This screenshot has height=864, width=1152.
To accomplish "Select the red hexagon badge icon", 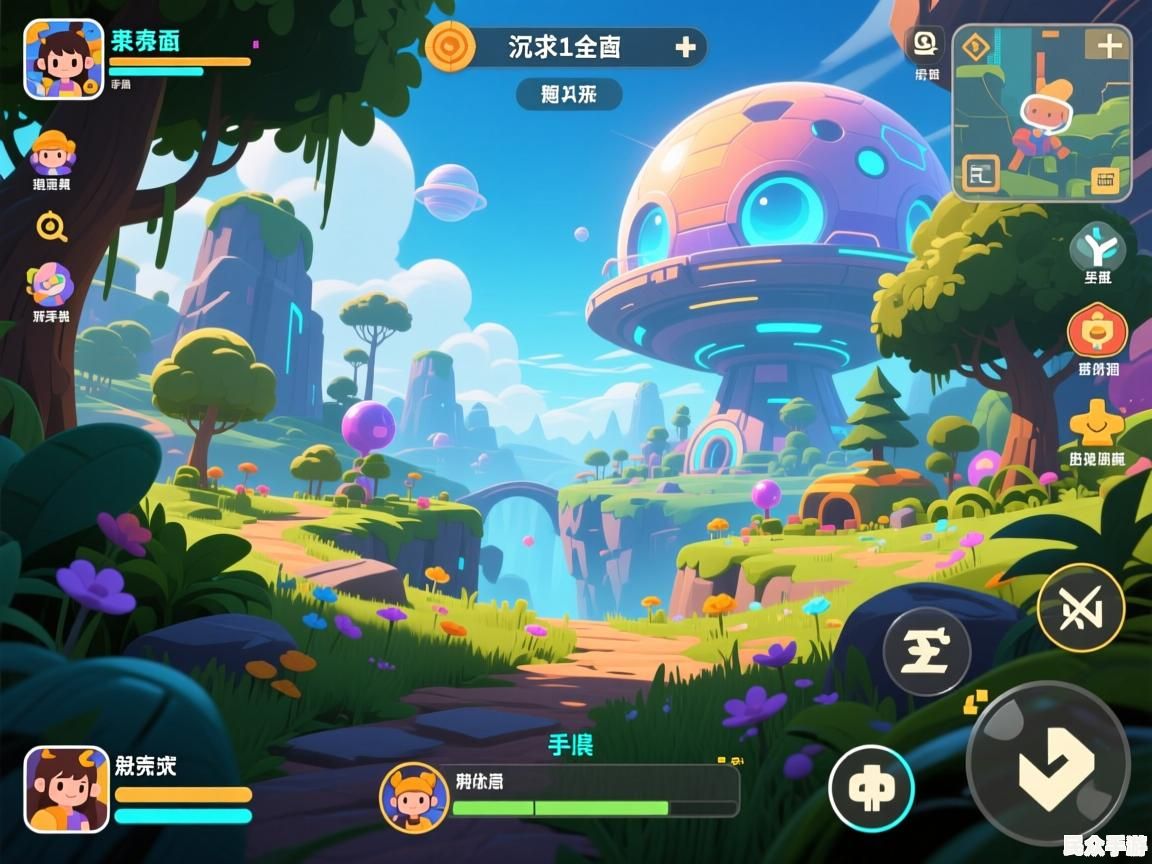I will coord(1097,332).
